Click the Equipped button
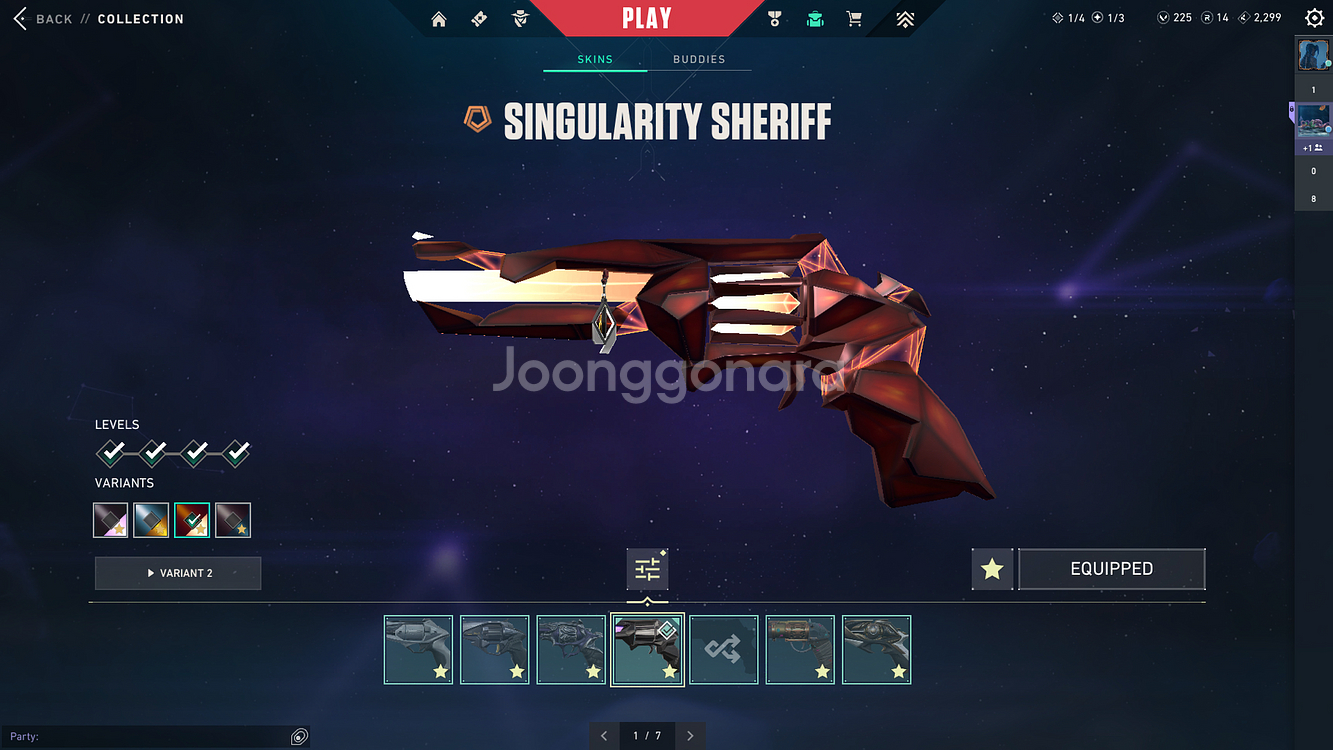Image resolution: width=1333 pixels, height=750 pixels. click(1111, 569)
